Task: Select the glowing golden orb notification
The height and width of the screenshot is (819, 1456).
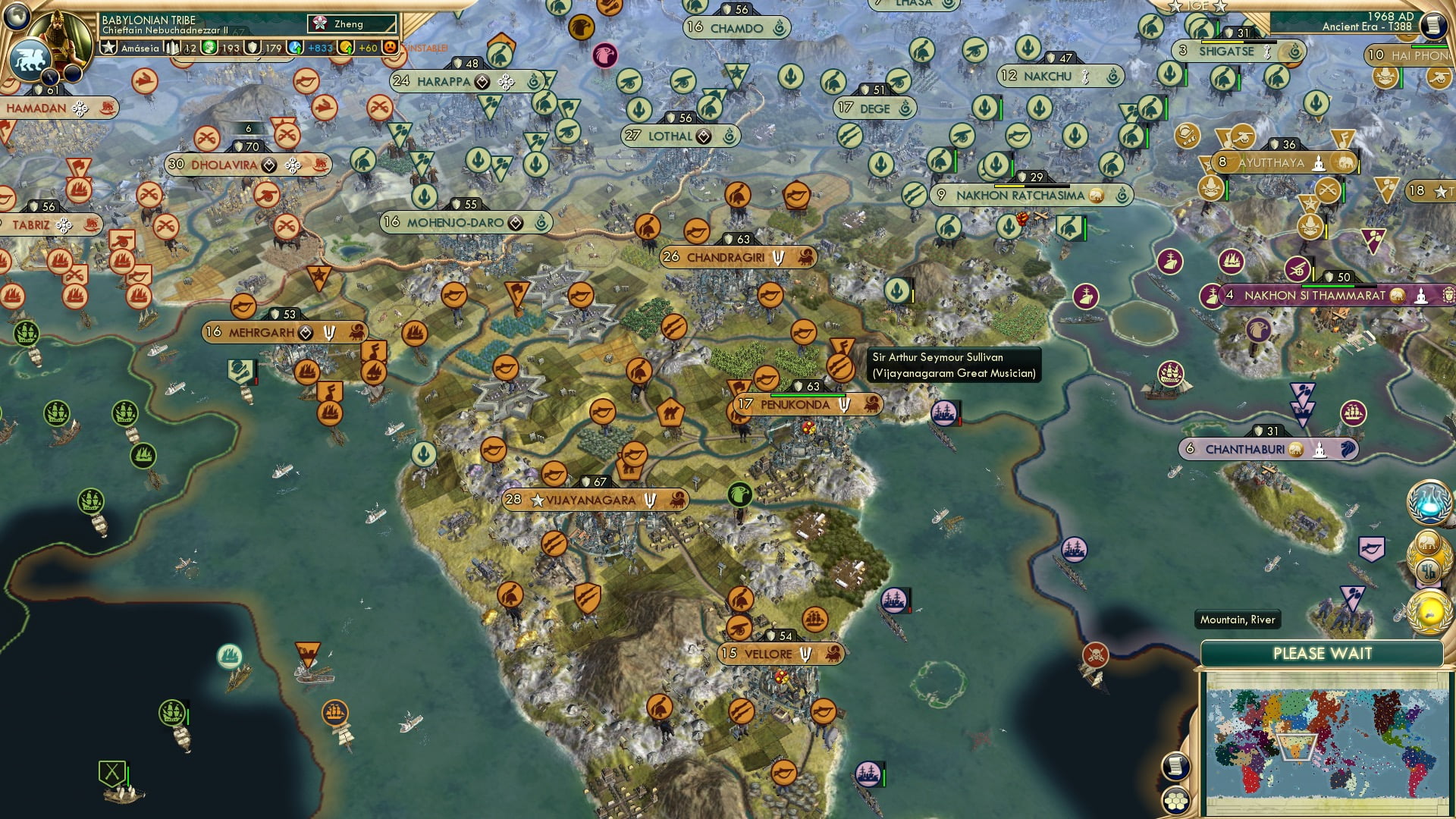Action: click(x=1429, y=611)
